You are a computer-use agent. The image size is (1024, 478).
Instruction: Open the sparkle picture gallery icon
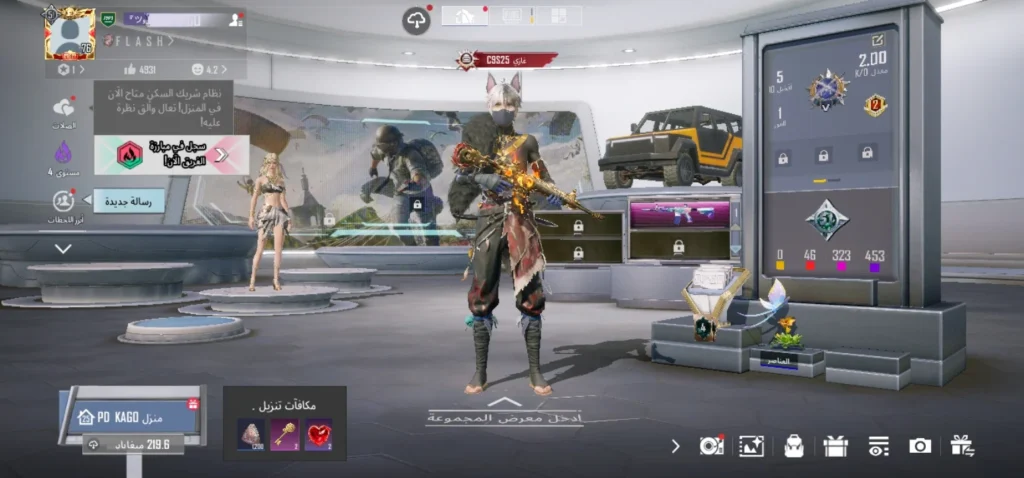[x=751, y=446]
